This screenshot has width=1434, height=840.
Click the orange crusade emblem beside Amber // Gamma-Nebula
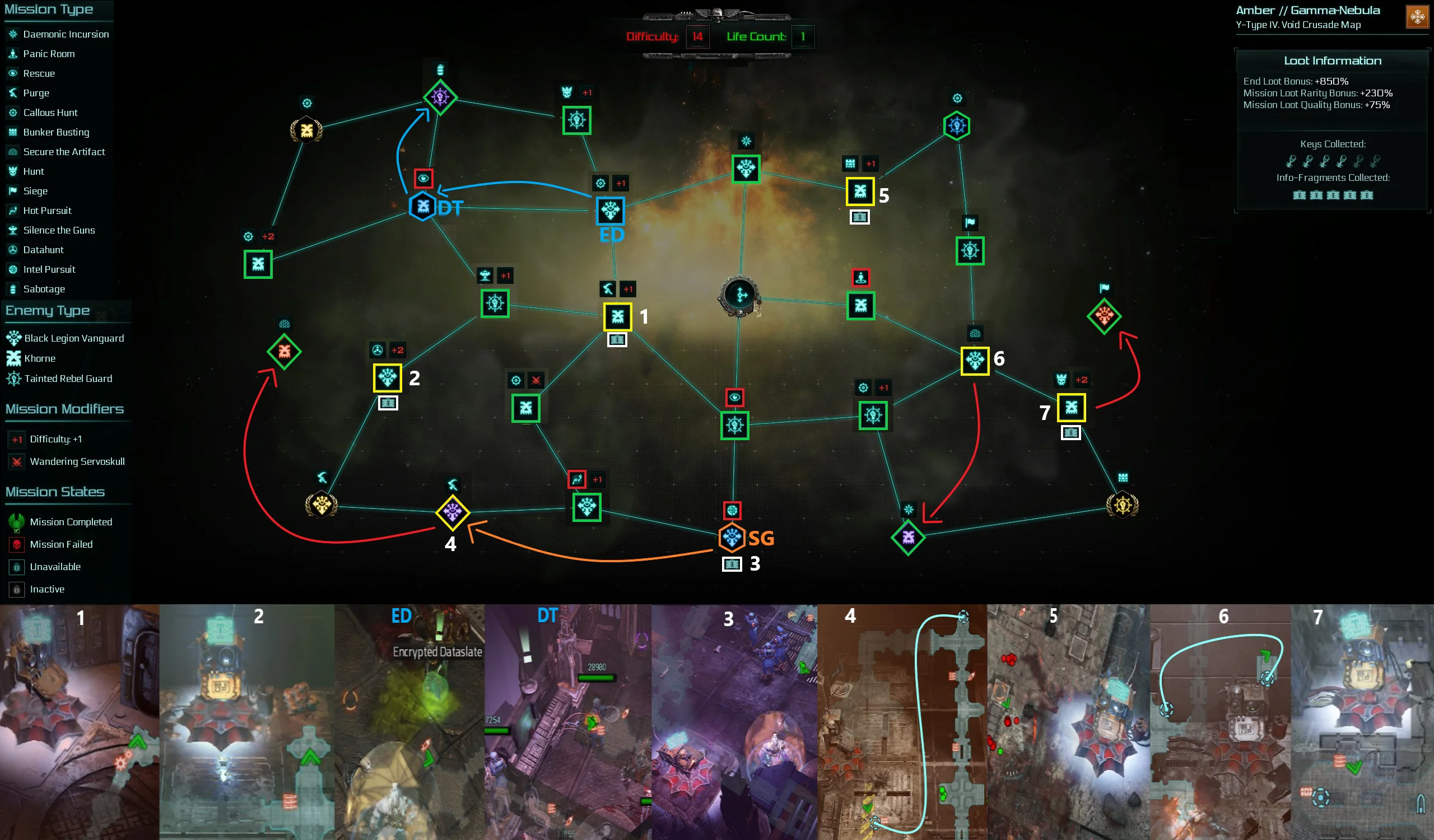[x=1417, y=16]
